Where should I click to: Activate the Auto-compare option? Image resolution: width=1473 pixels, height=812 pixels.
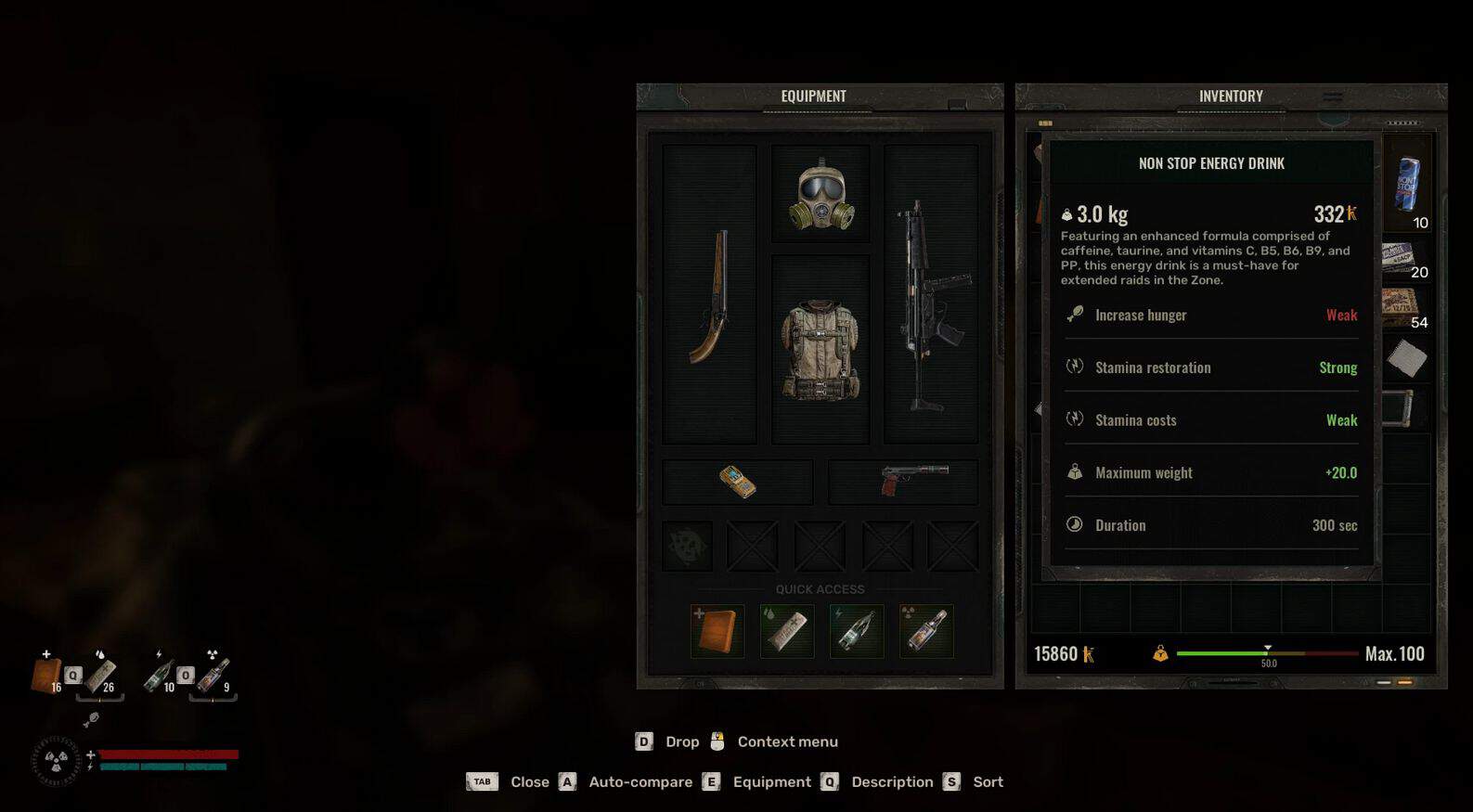click(x=640, y=781)
